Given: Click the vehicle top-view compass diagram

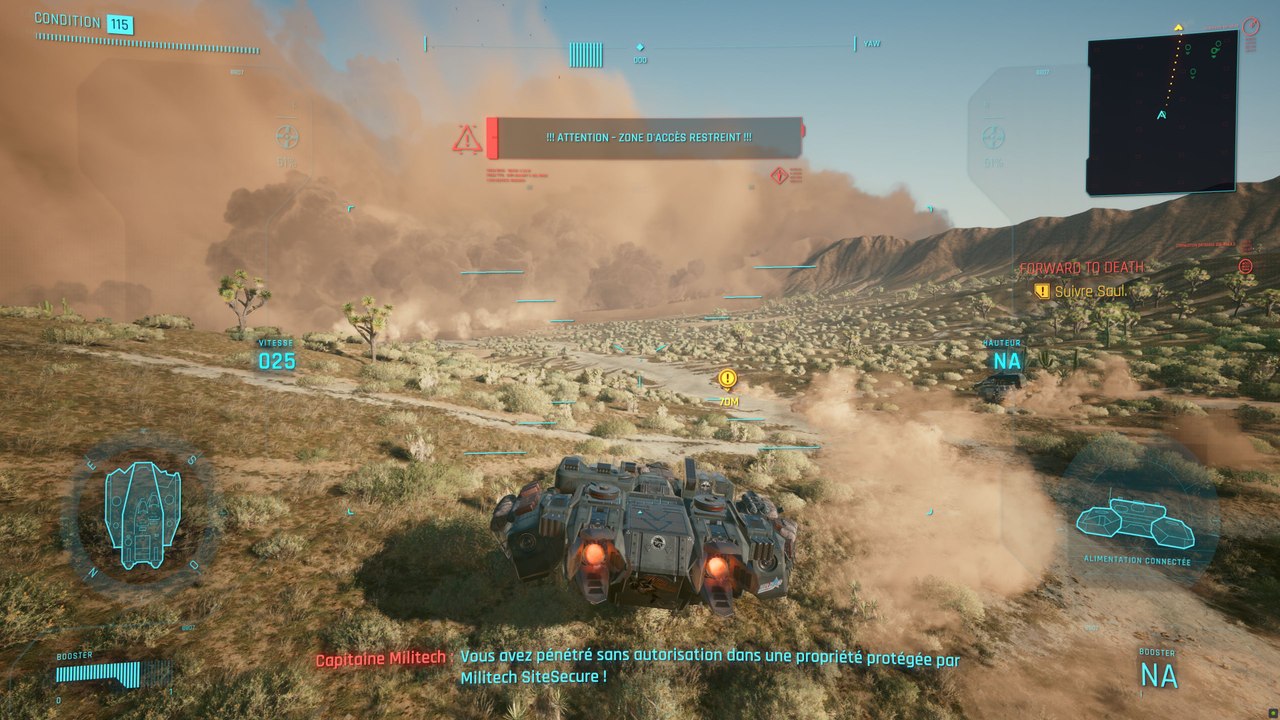Looking at the screenshot, I should pyautogui.click(x=142, y=515).
